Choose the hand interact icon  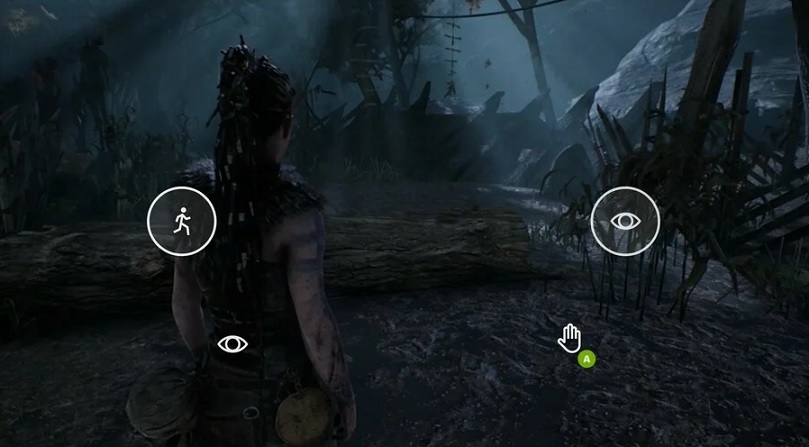pyautogui.click(x=570, y=338)
